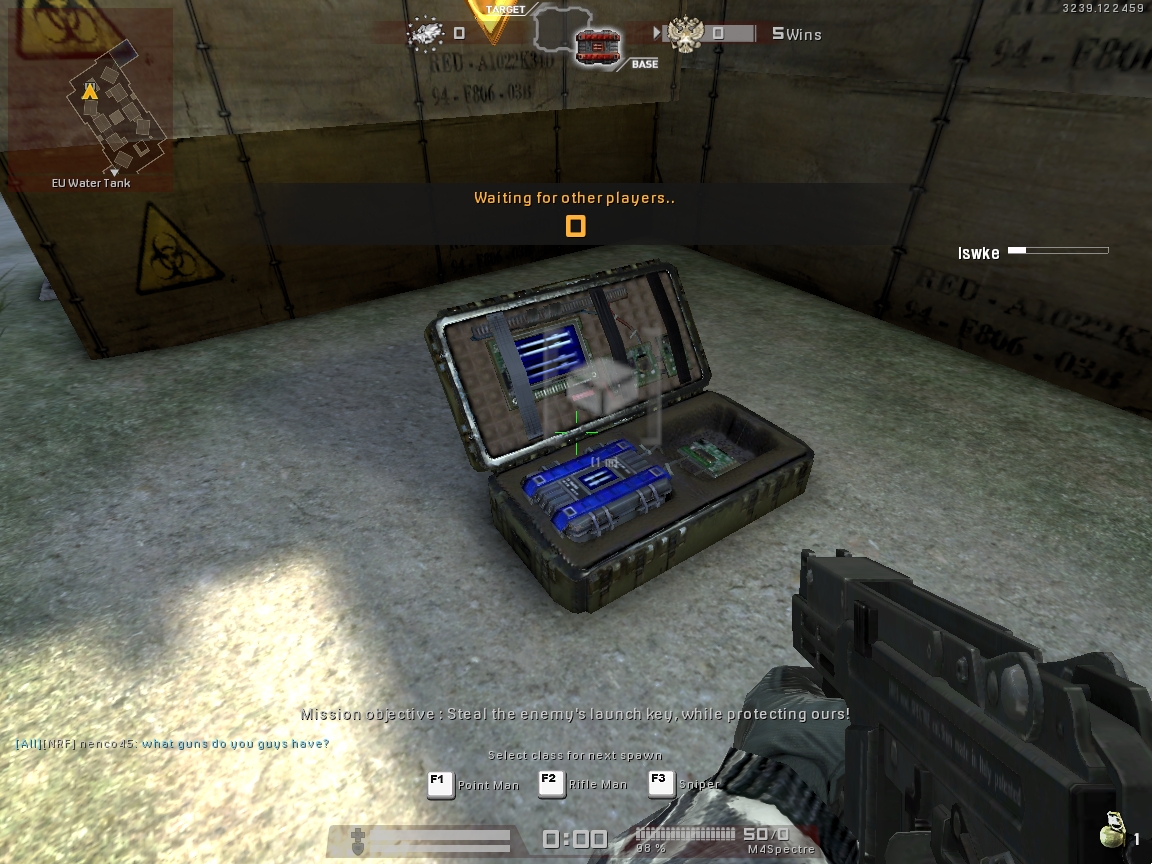This screenshot has height=864, width=1152.
Task: Select the launch key objective icon
Action: 598,47
